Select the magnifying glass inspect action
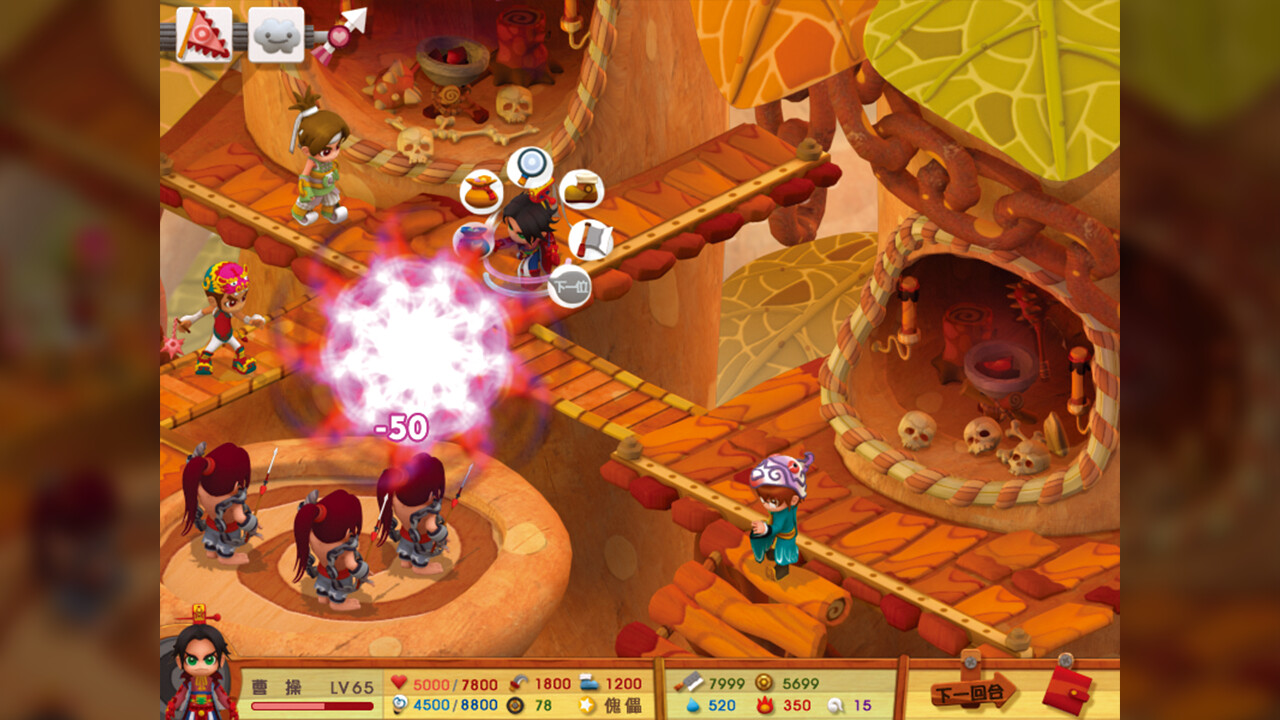This screenshot has height=720, width=1280. [531, 164]
